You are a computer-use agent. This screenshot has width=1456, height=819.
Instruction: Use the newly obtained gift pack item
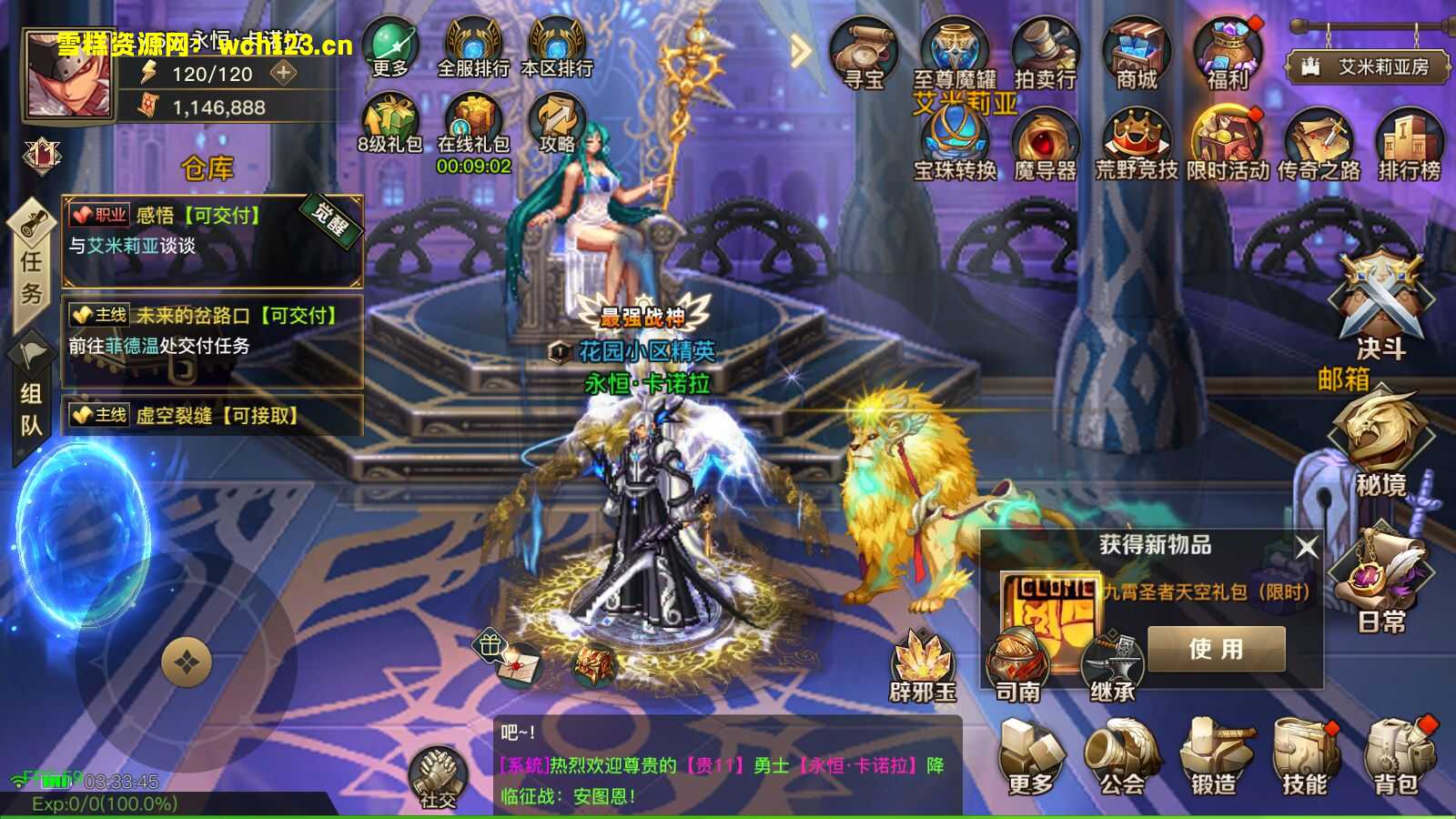pyautogui.click(x=1216, y=648)
